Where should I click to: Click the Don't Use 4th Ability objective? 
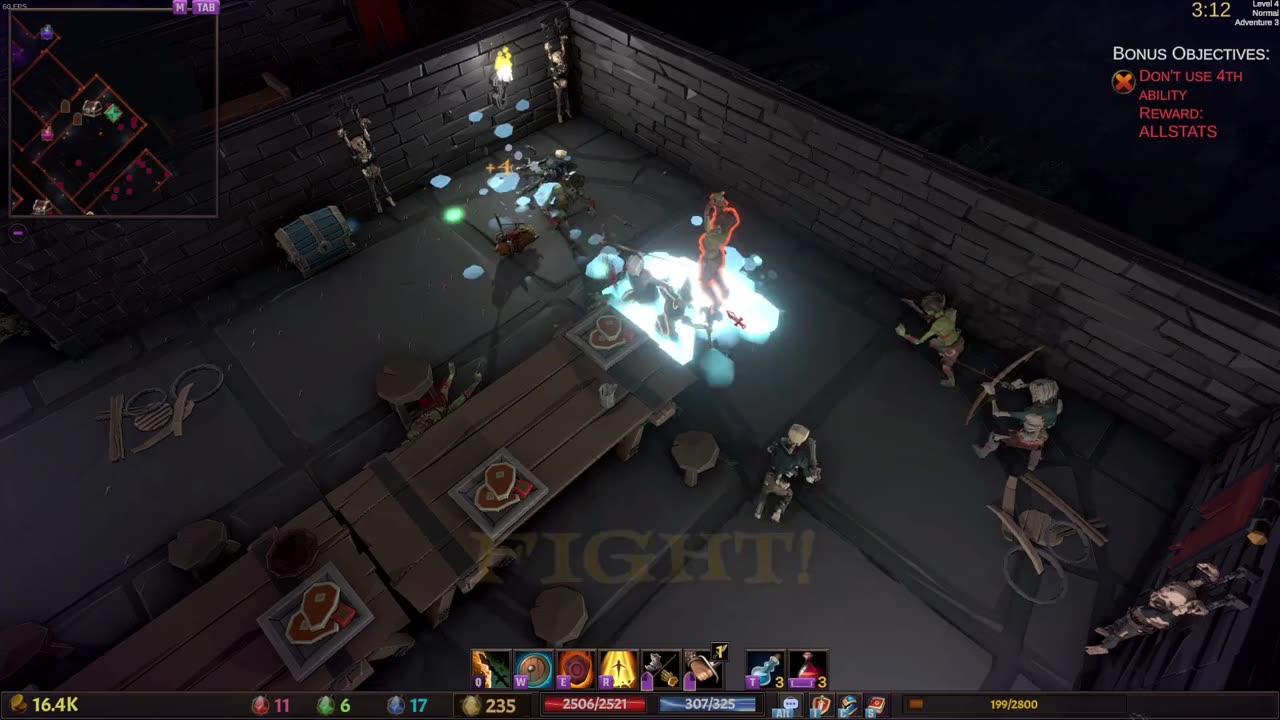click(x=1190, y=85)
